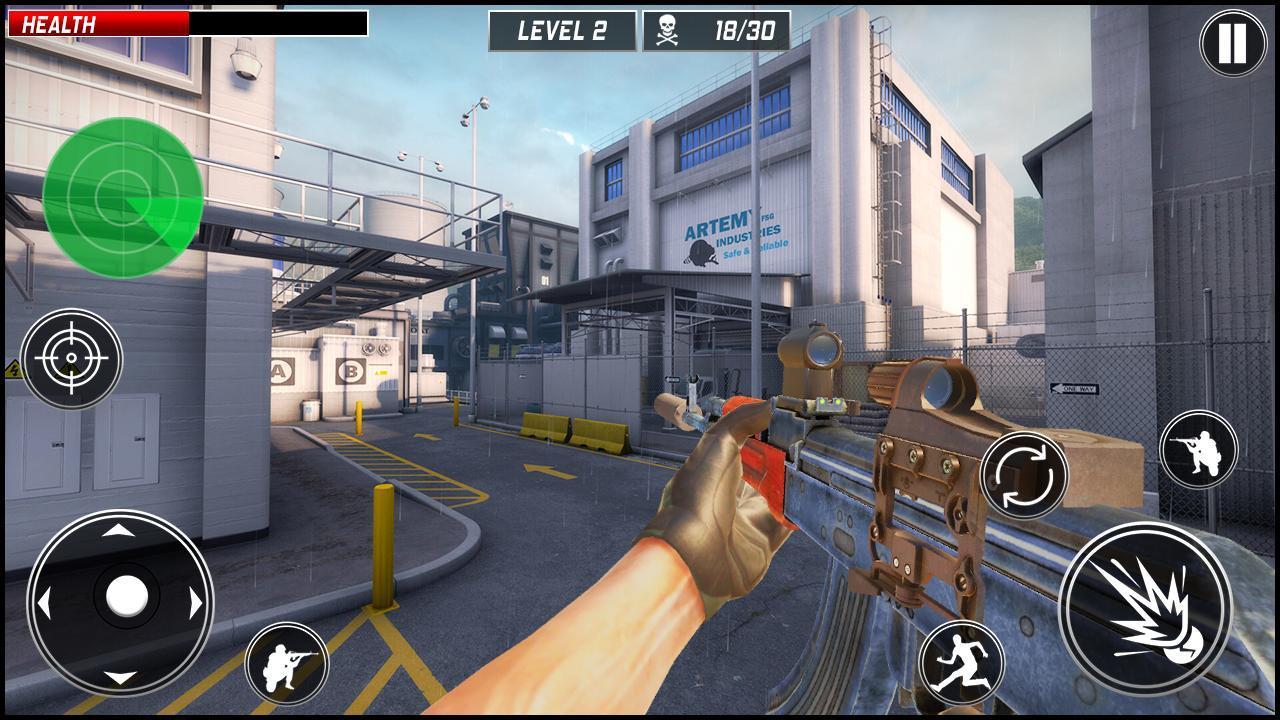Reload using the circular arrows button
This screenshot has width=1280, height=720.
pyautogui.click(x=1024, y=474)
